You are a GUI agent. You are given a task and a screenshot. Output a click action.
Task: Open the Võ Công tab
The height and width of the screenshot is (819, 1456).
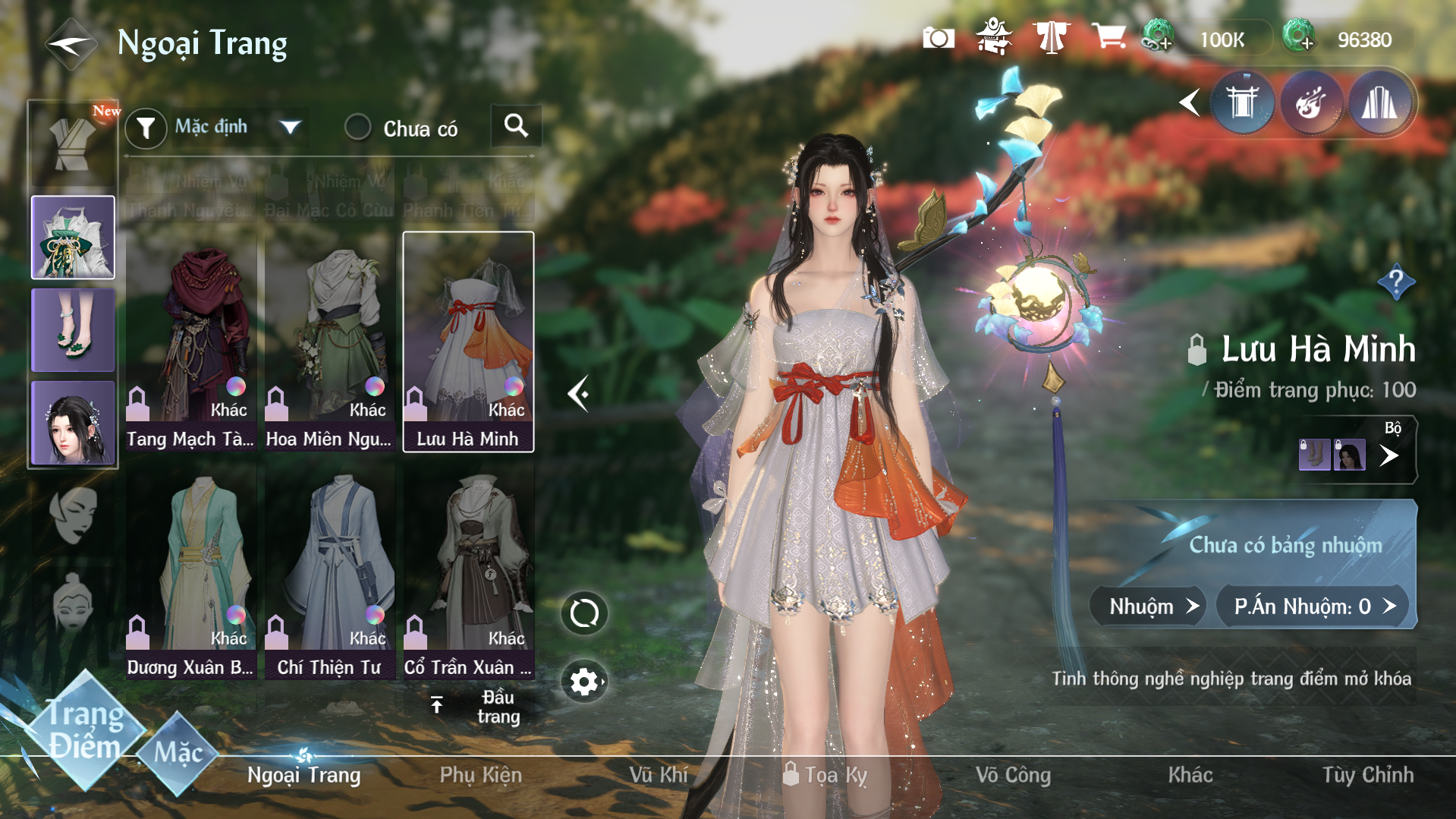click(x=1013, y=775)
